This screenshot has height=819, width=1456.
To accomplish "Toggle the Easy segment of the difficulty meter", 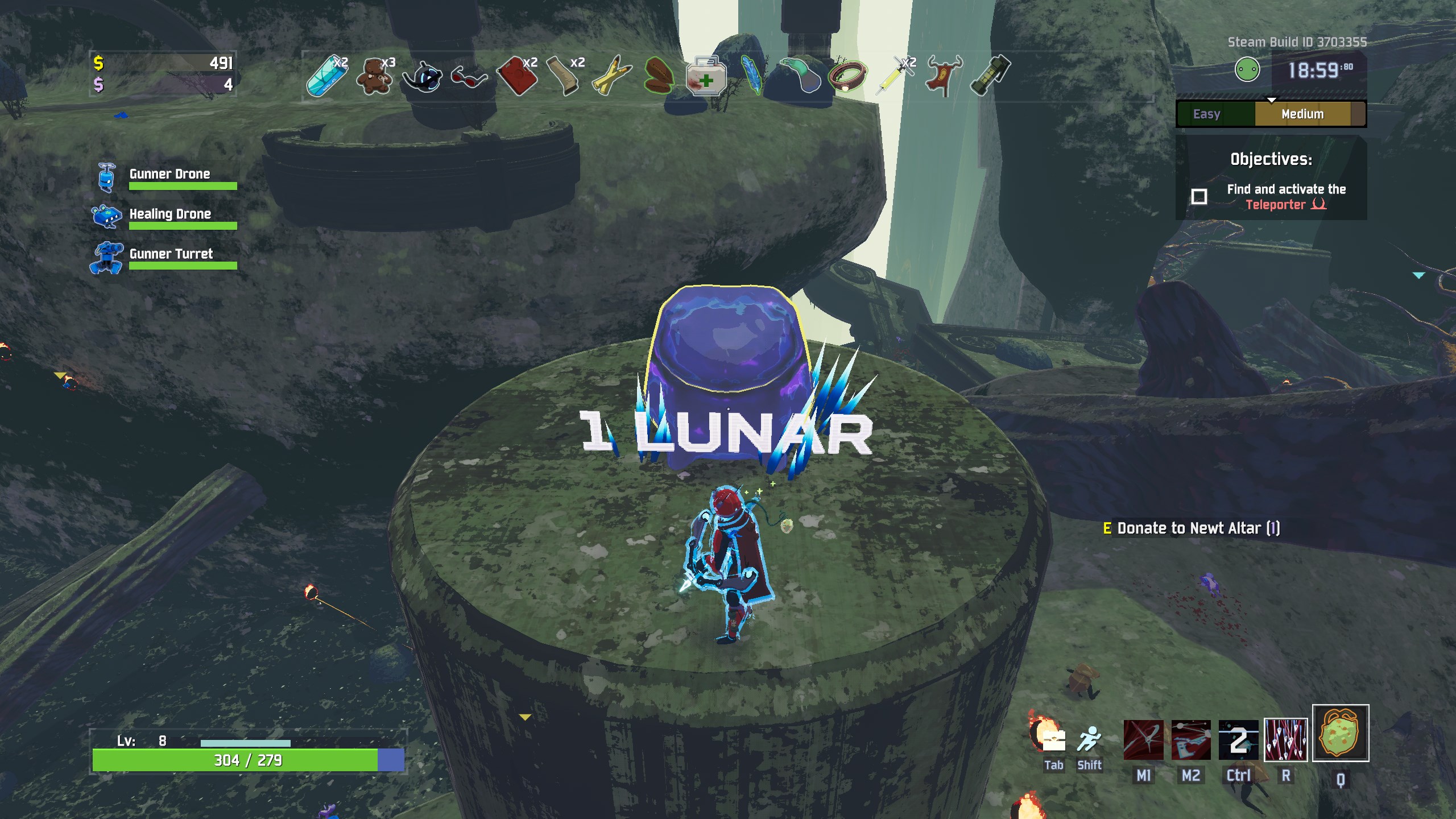I will [x=1206, y=114].
